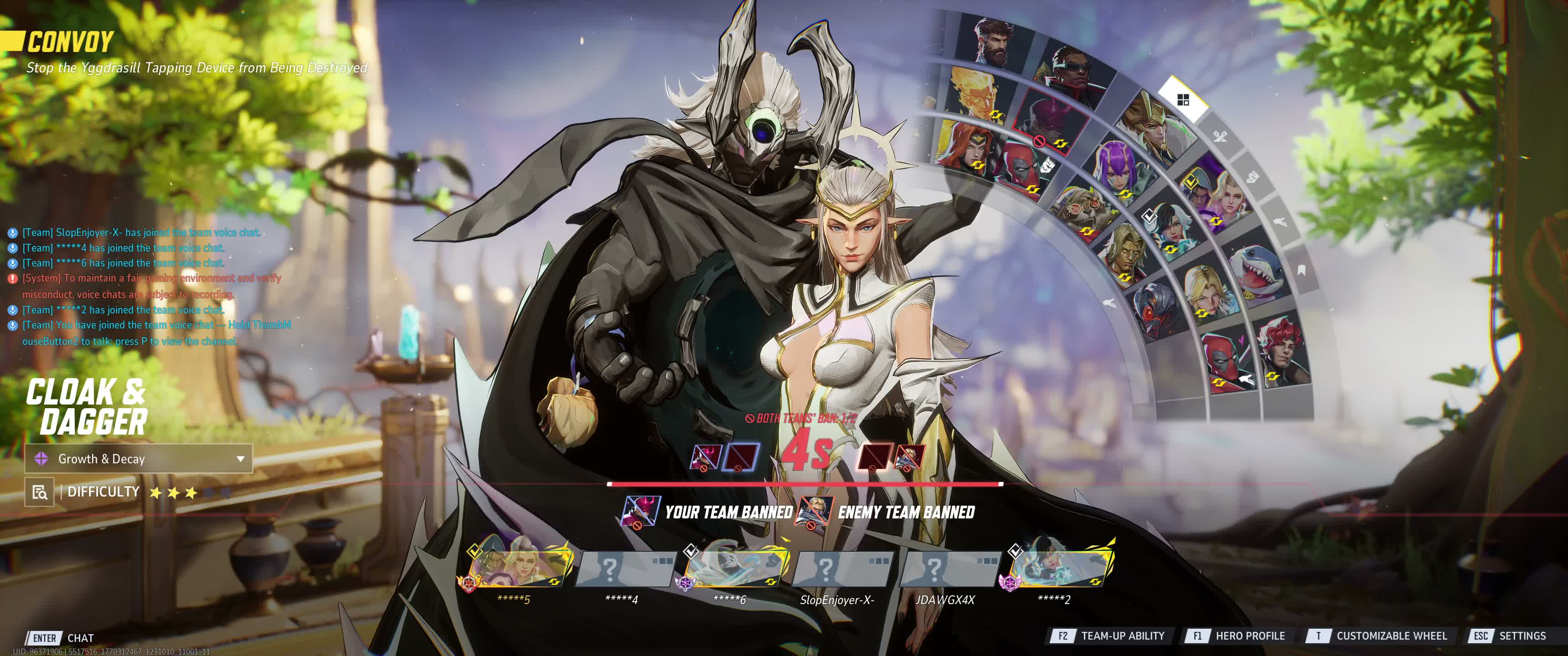Pick Jeff the Land Shark
1568x656 pixels.
[x=1255, y=272]
